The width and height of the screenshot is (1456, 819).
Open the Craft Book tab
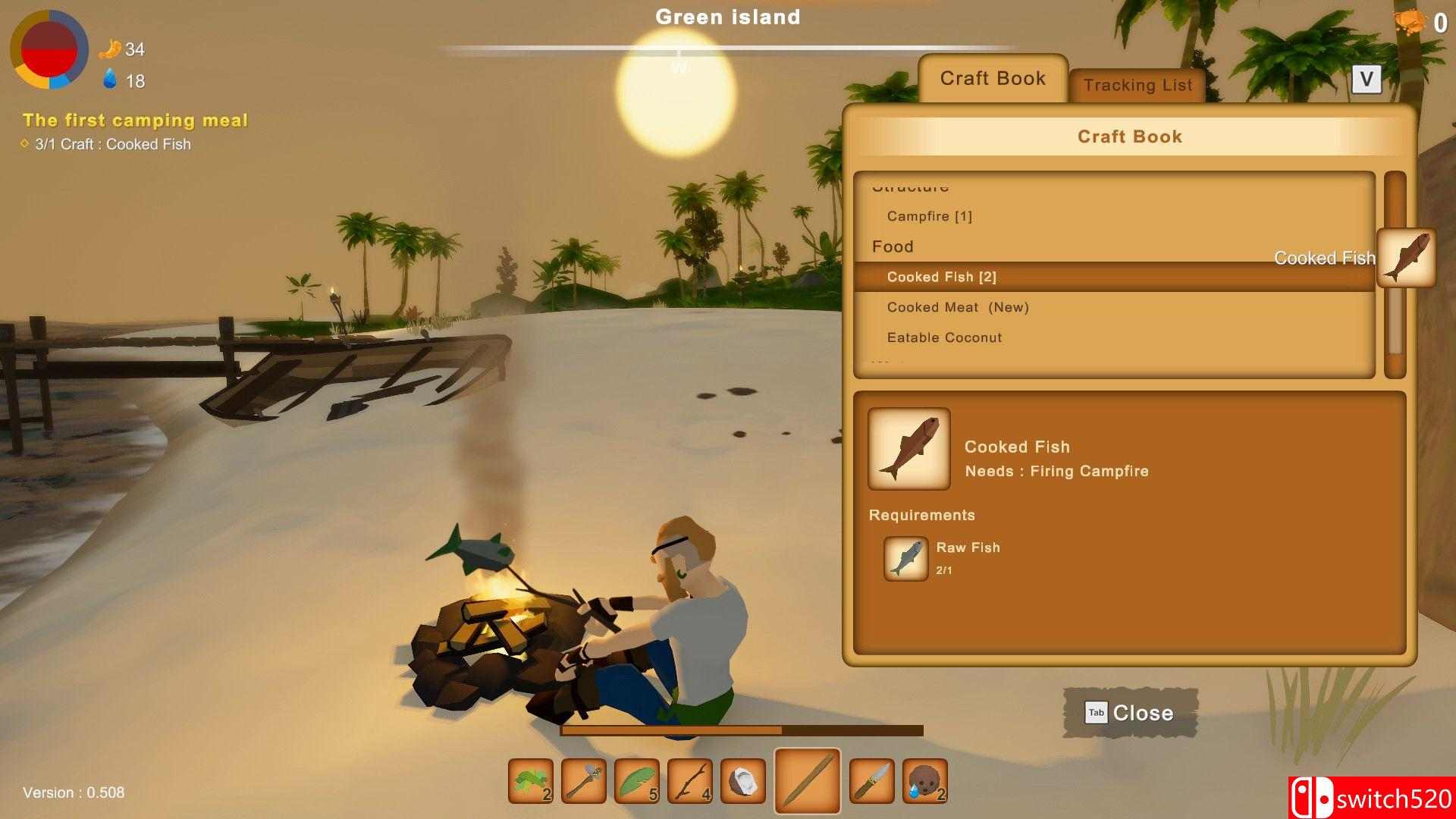point(993,79)
